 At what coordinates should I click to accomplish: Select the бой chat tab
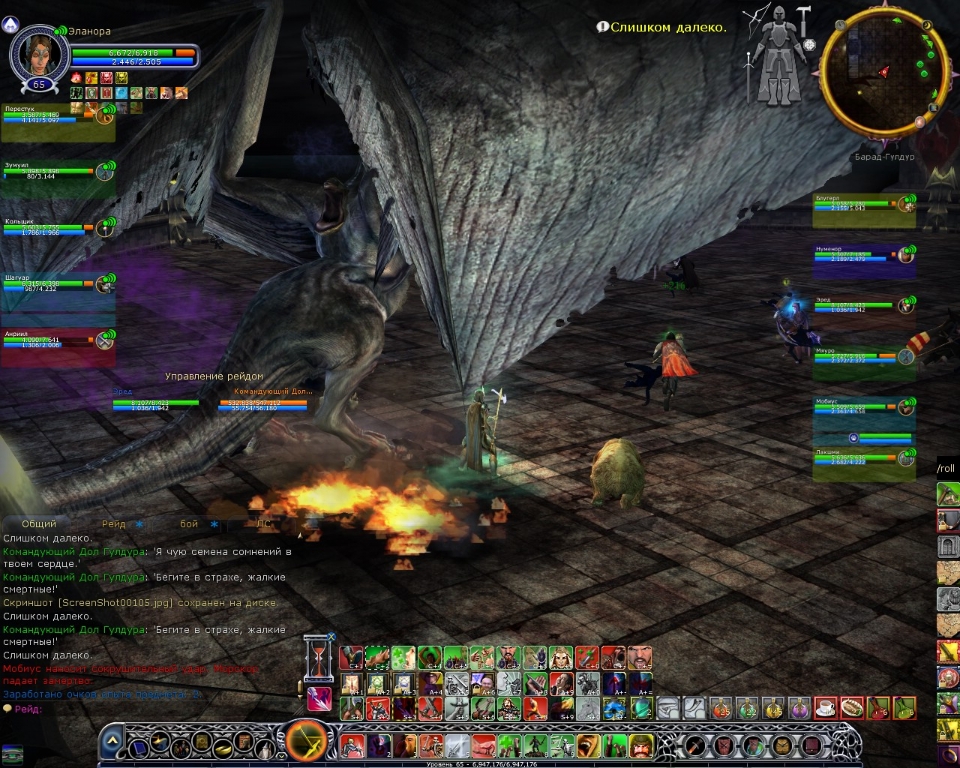pos(189,523)
